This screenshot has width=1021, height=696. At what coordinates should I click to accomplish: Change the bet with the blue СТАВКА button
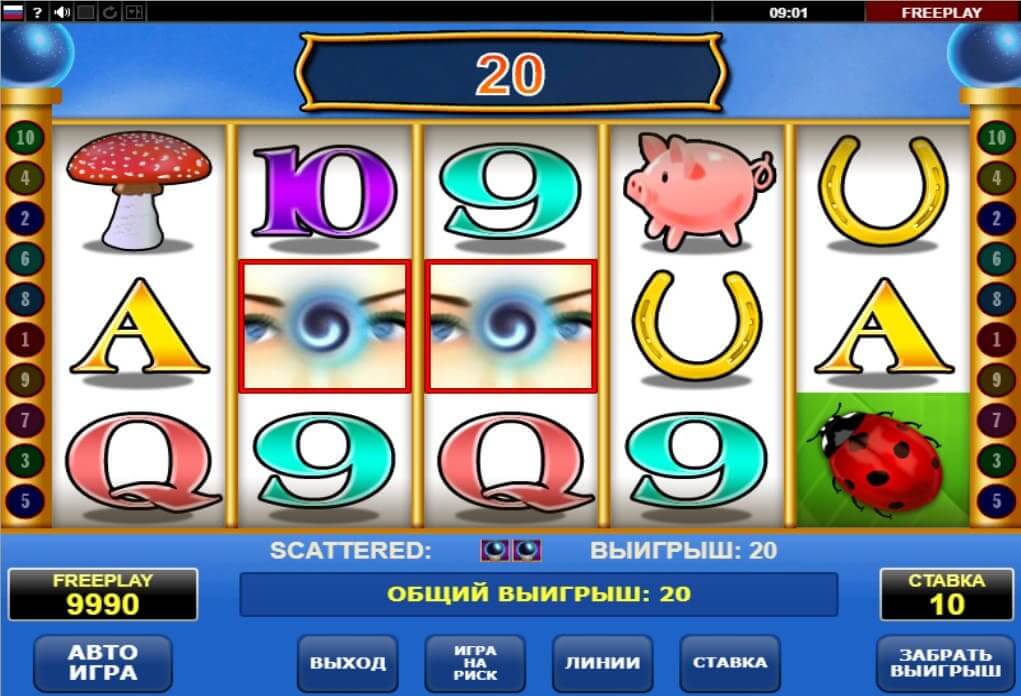coord(730,662)
